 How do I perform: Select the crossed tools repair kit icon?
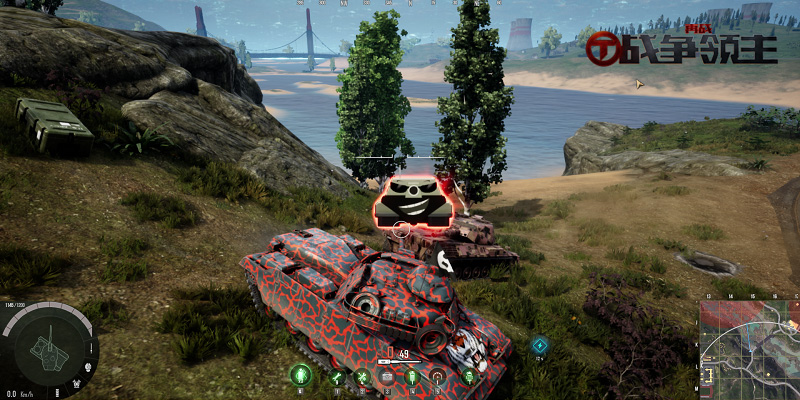[363, 376]
